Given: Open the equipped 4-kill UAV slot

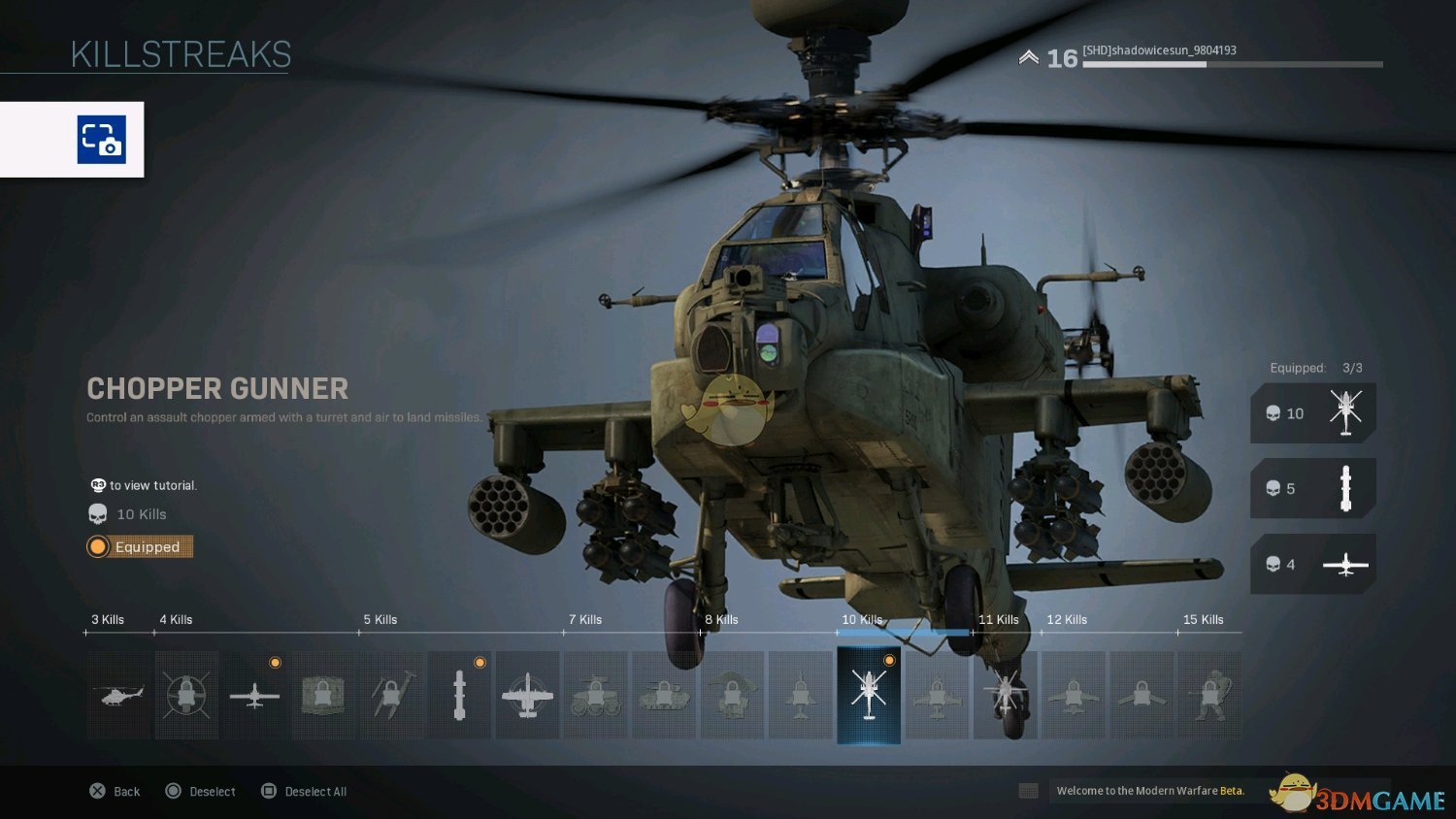Looking at the screenshot, I should (x=1312, y=564).
